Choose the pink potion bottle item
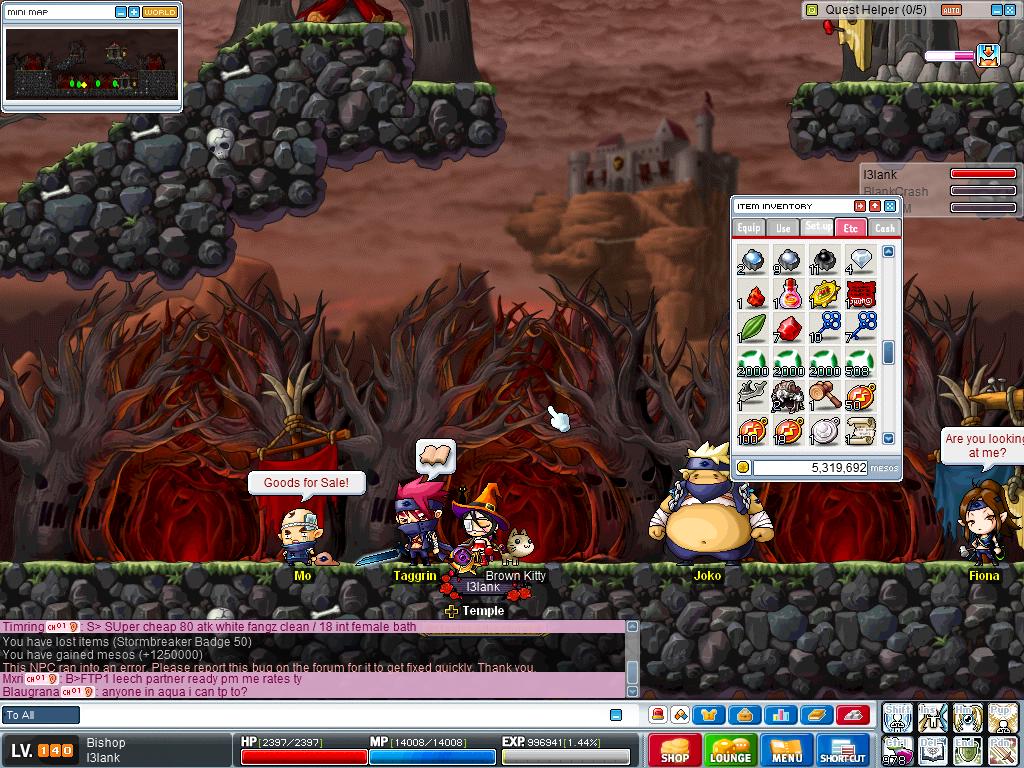Screen dimensions: 1024x768 (788, 294)
